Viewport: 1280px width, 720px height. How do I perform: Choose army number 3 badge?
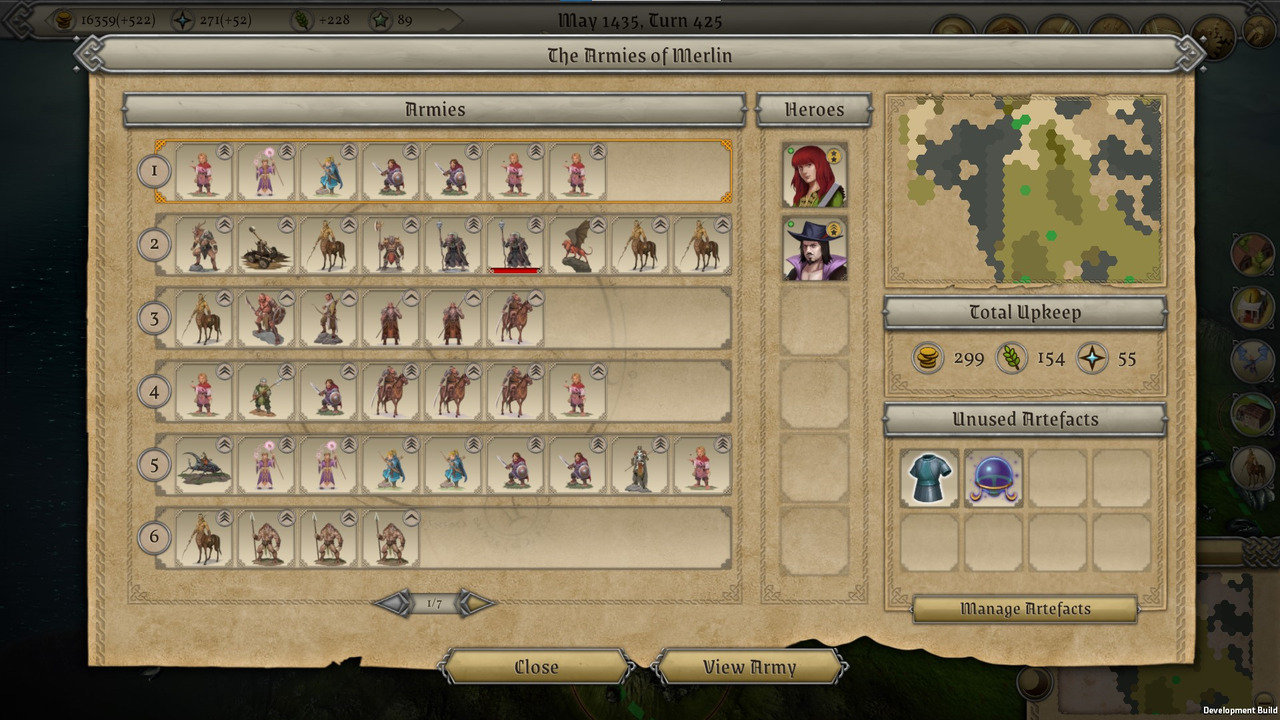coord(154,318)
